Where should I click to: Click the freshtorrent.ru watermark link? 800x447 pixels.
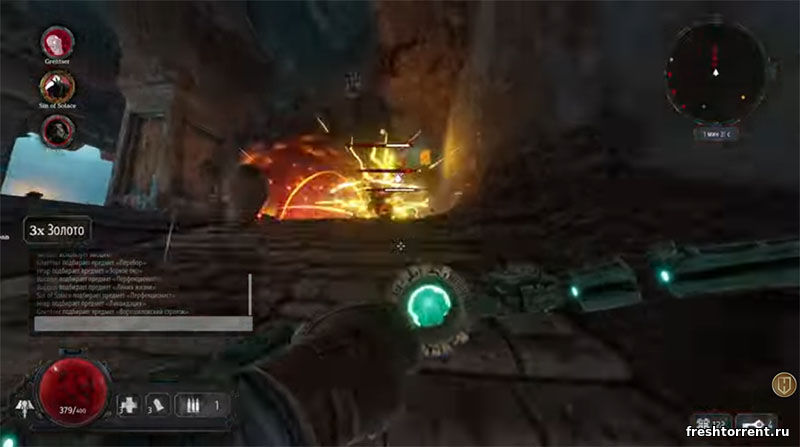[738, 432]
